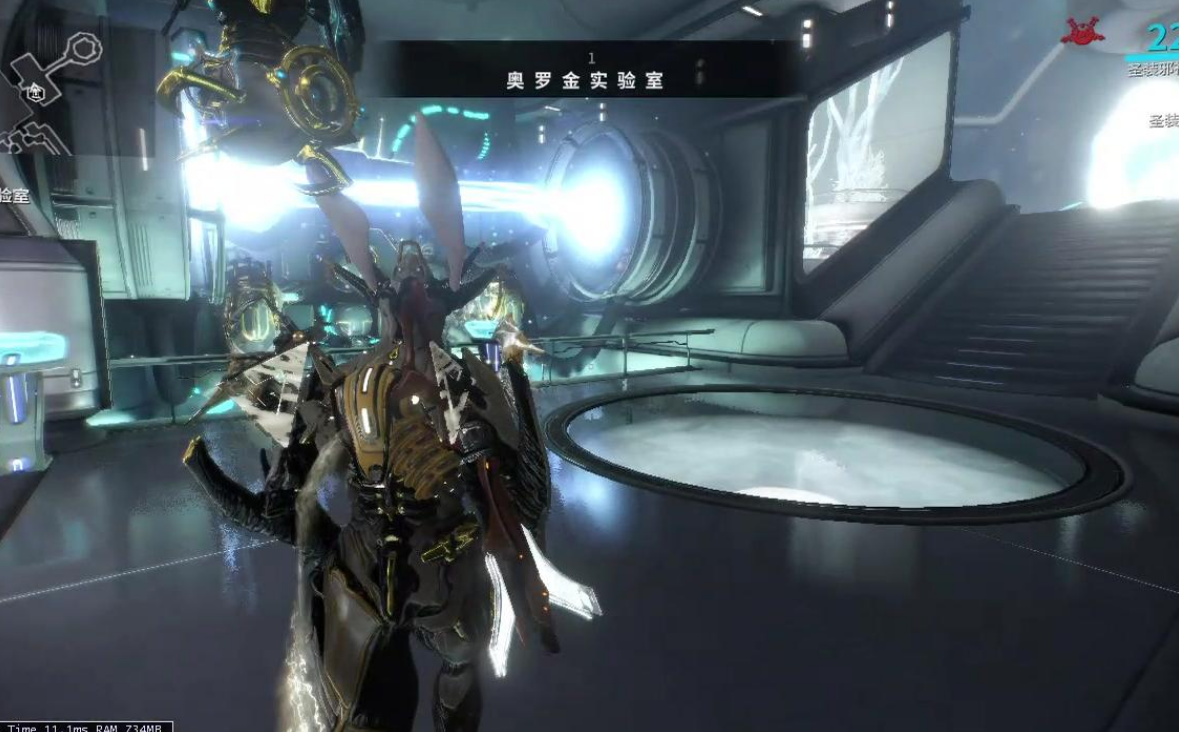Viewport: 1179px width, 732px height.
Task: Select the player marker on the minimap
Action: click(36, 93)
